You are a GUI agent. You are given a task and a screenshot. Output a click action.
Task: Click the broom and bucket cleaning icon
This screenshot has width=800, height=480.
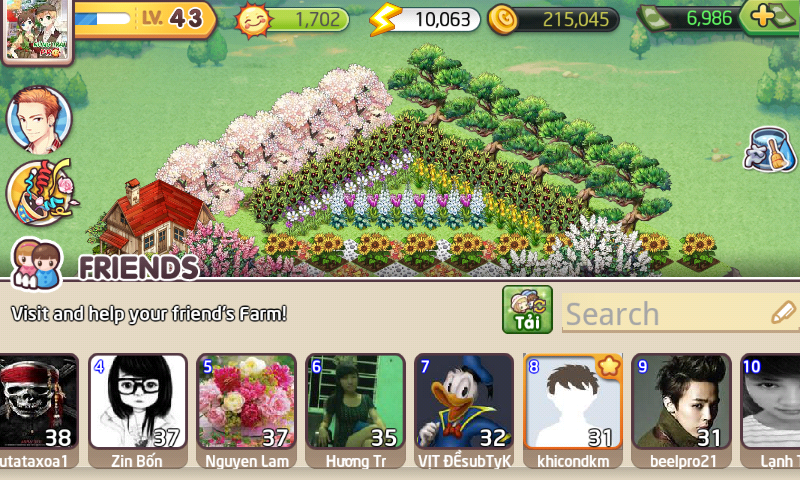[770, 150]
